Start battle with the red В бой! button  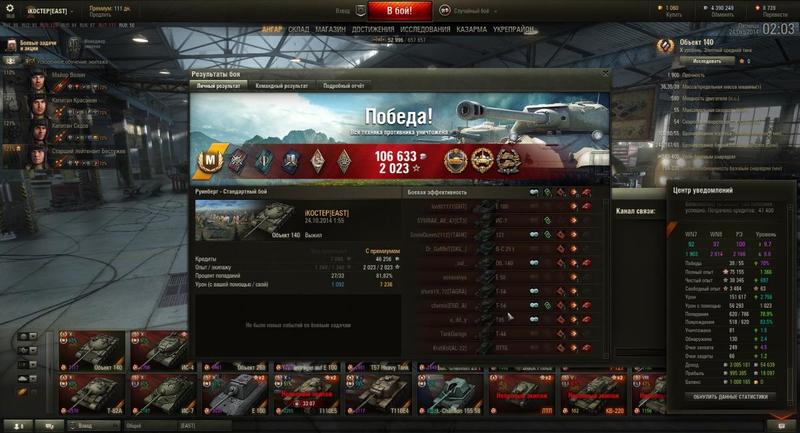400,11
